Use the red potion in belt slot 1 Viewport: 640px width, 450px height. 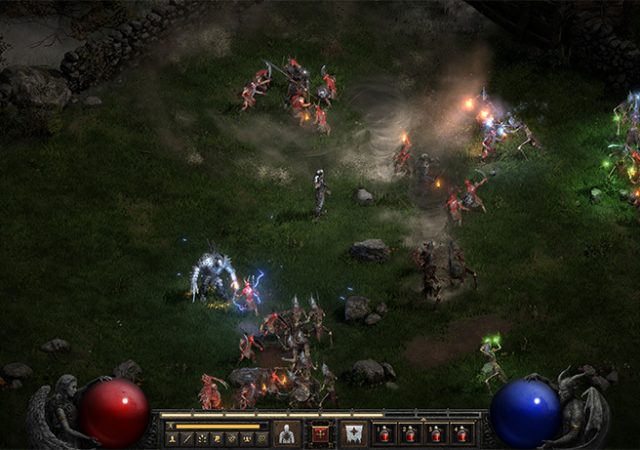click(x=384, y=434)
